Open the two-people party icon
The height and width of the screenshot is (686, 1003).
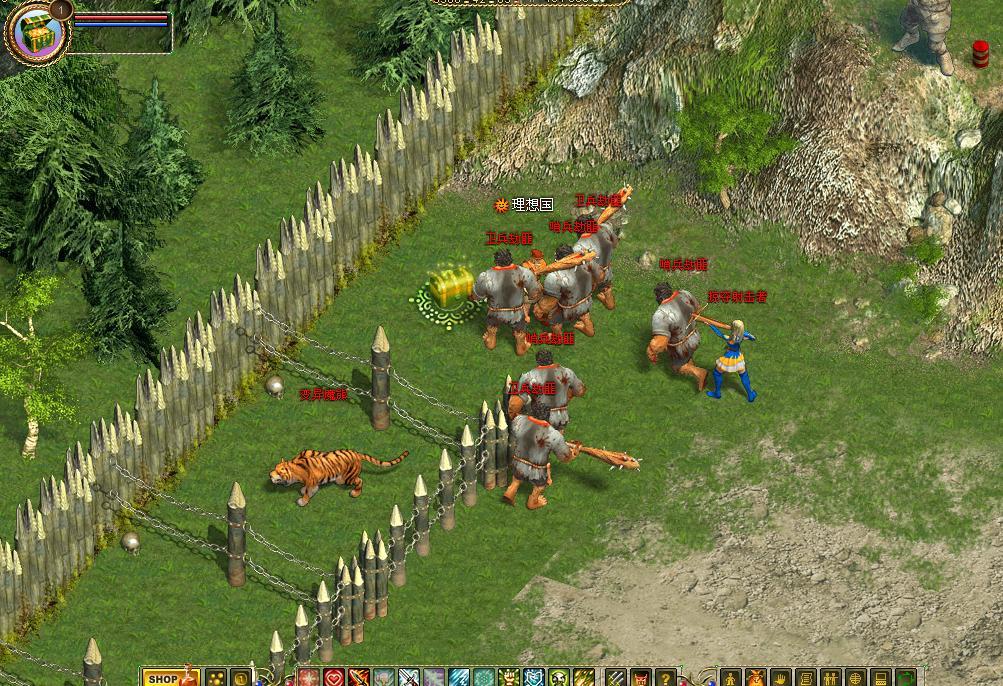pos(831,679)
